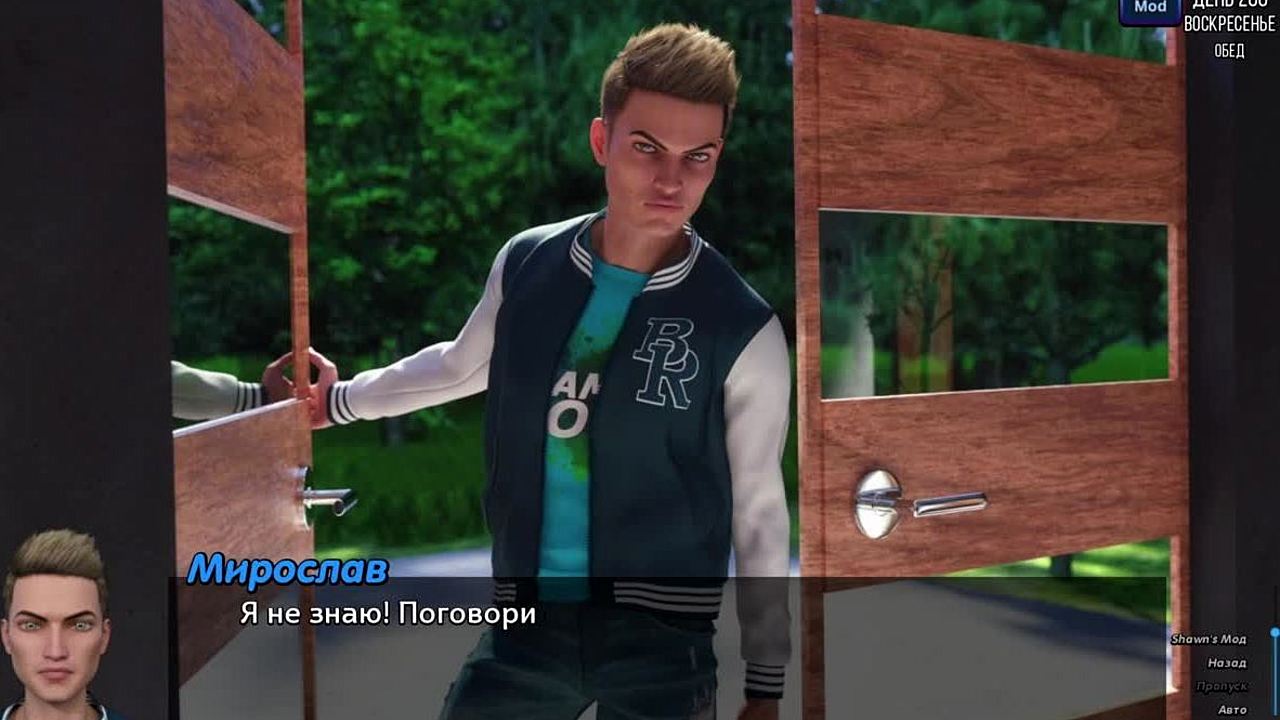The height and width of the screenshot is (720, 1280).
Task: Open Shawn's Мод quick menu entry
Action: [1208, 639]
